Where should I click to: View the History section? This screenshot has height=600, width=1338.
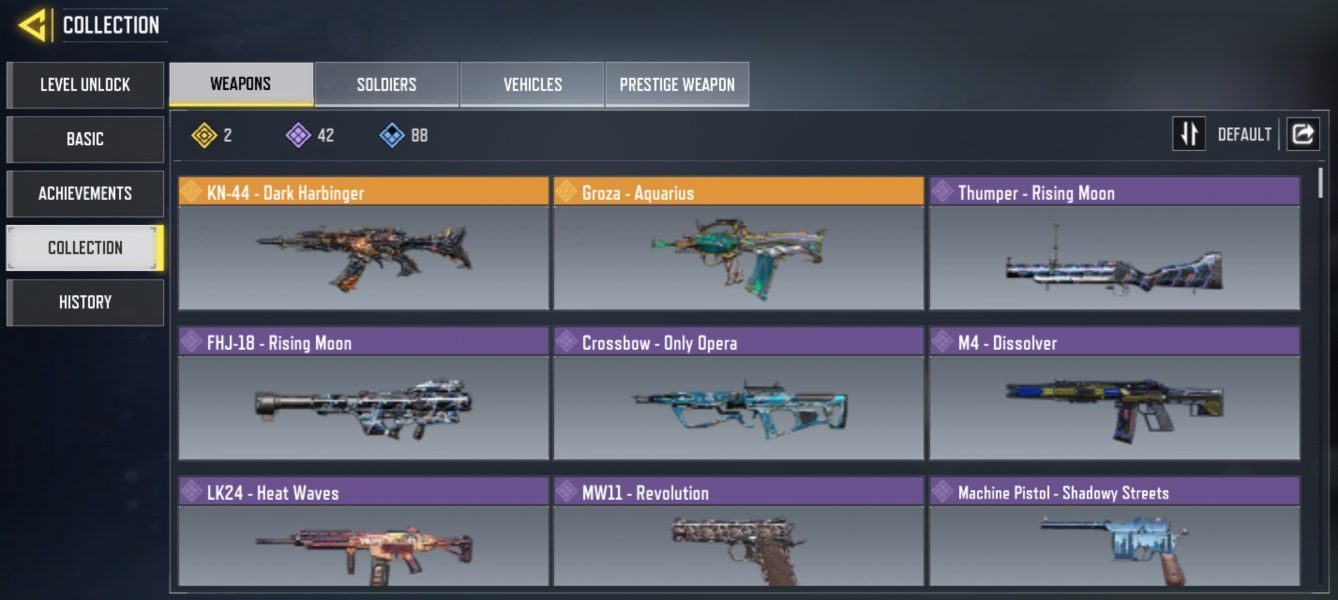pyautogui.click(x=85, y=302)
